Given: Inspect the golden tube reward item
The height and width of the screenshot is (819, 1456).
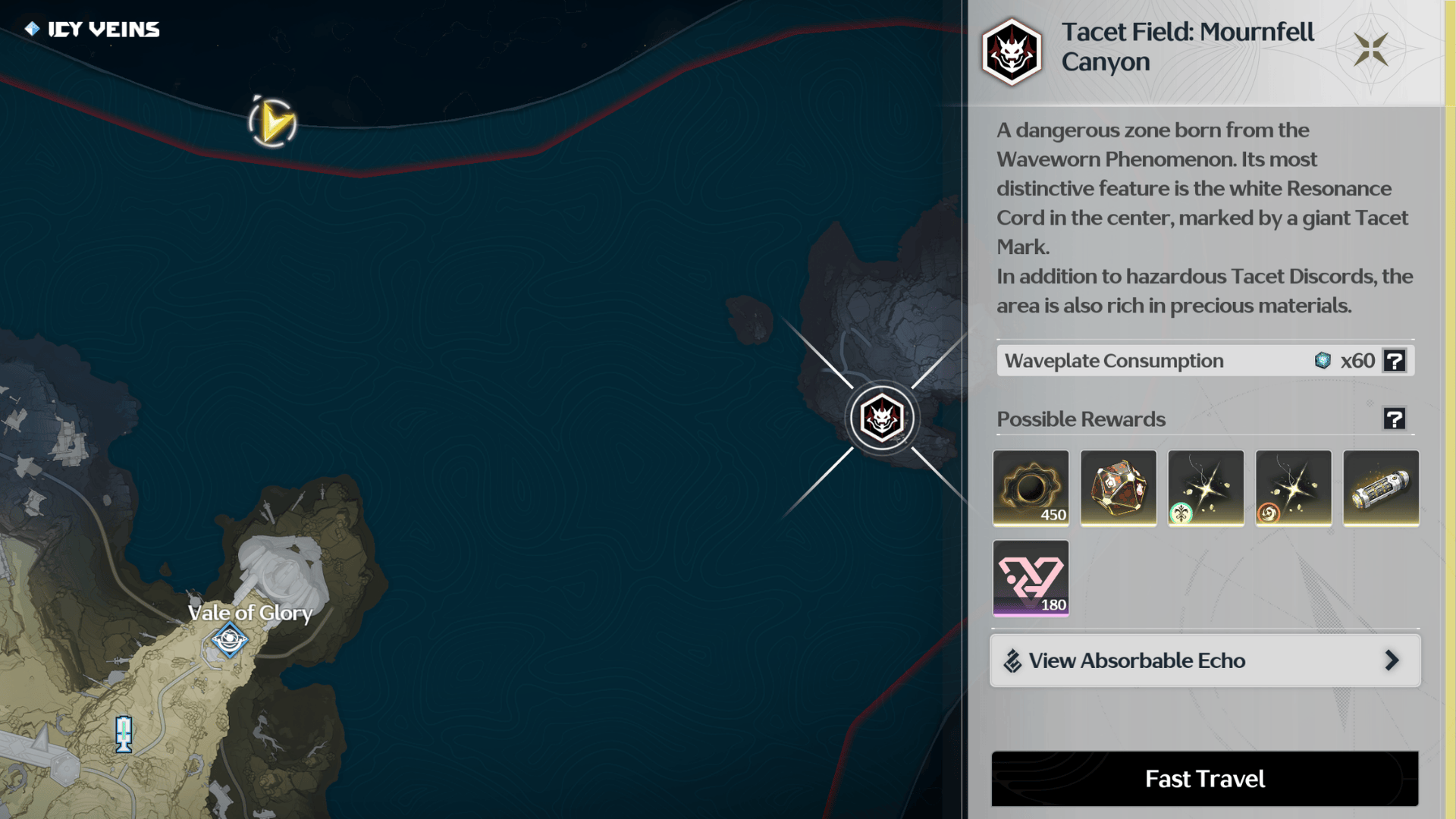Looking at the screenshot, I should coord(1380,488).
